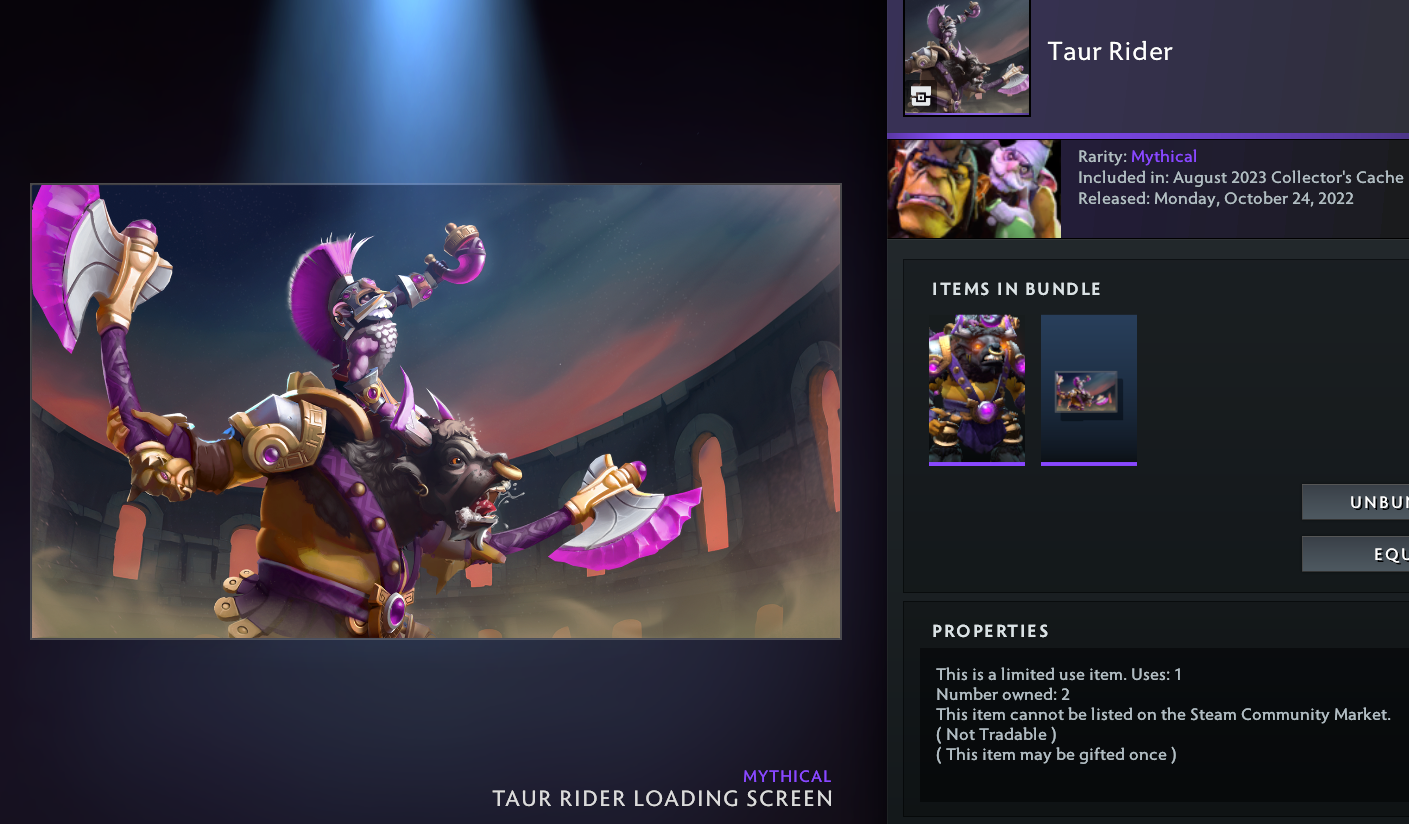Open the Taur Rider bundle thumbnail
Viewport: 1409px width, 824px height.
coord(966,57)
